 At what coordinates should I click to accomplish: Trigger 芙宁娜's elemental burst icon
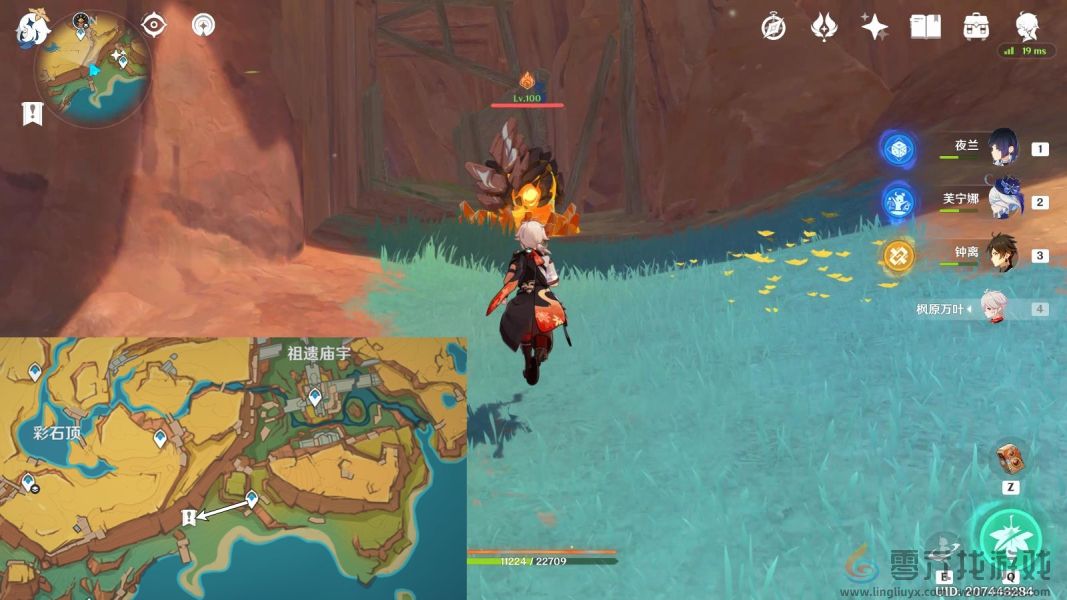click(898, 202)
